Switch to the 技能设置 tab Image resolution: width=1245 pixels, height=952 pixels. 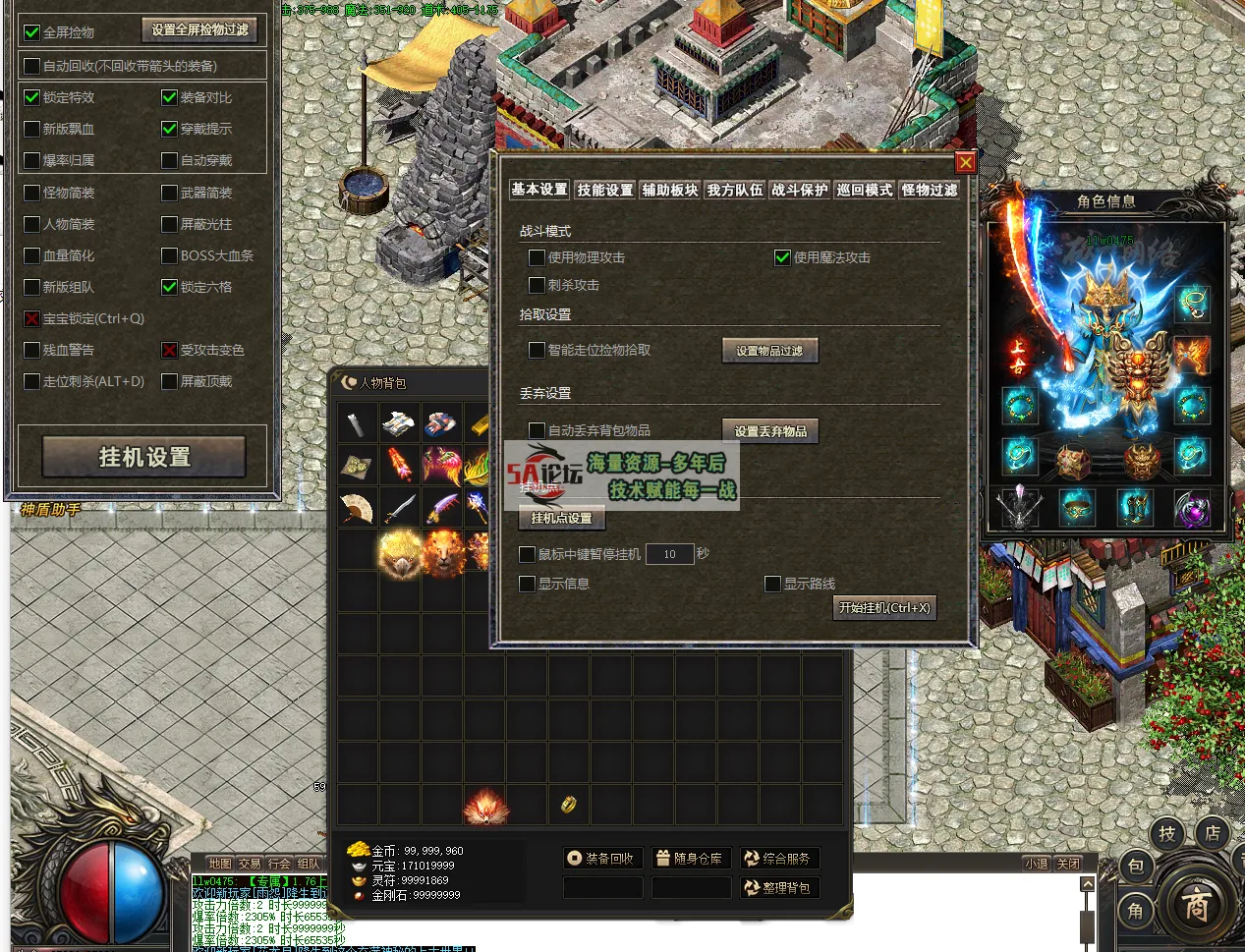click(x=604, y=190)
